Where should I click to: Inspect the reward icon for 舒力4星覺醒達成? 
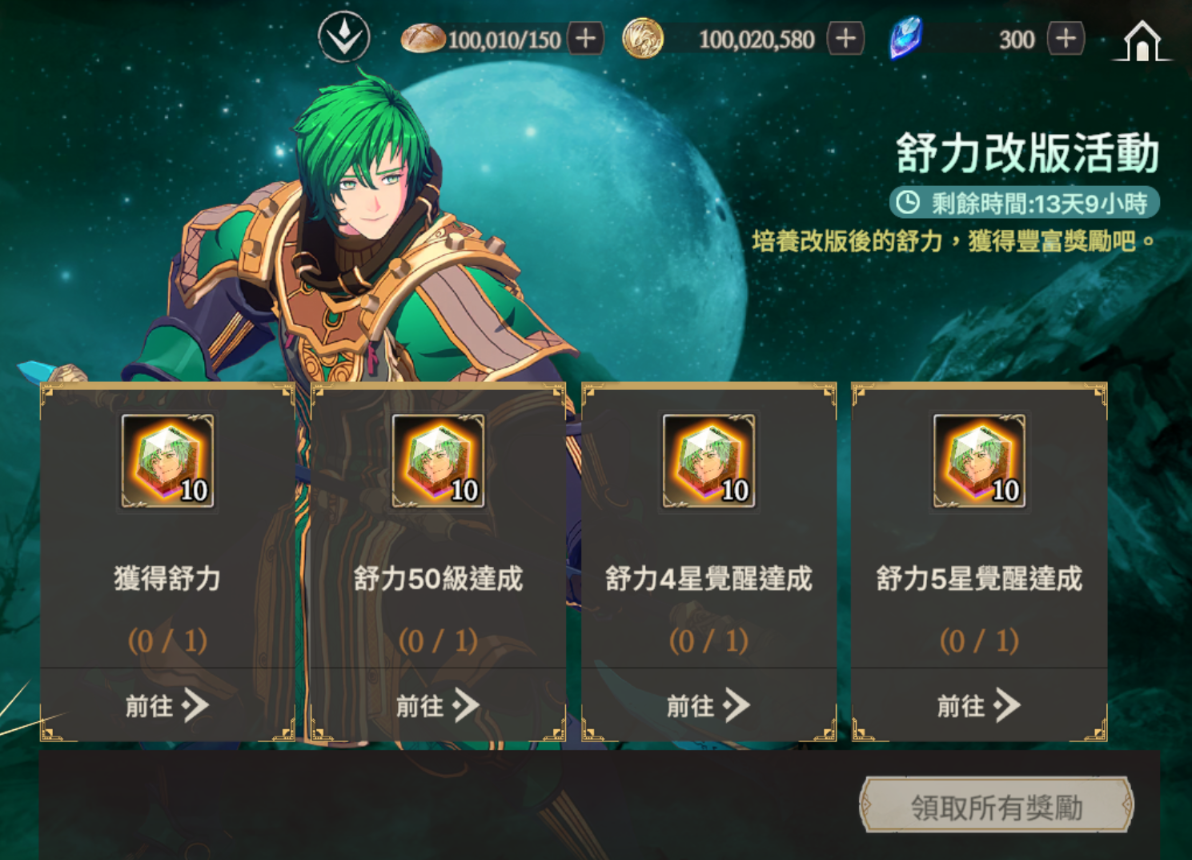(x=709, y=462)
